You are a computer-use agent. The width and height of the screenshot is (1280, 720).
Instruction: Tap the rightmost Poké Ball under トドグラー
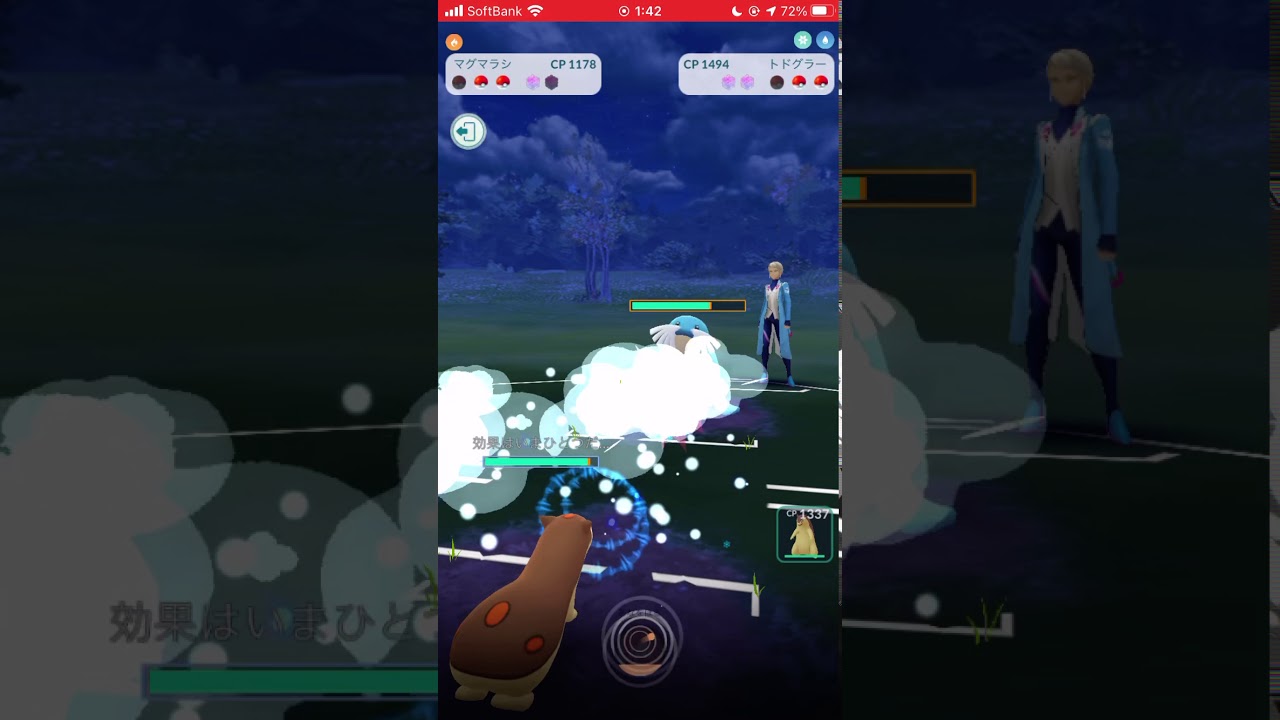click(820, 82)
